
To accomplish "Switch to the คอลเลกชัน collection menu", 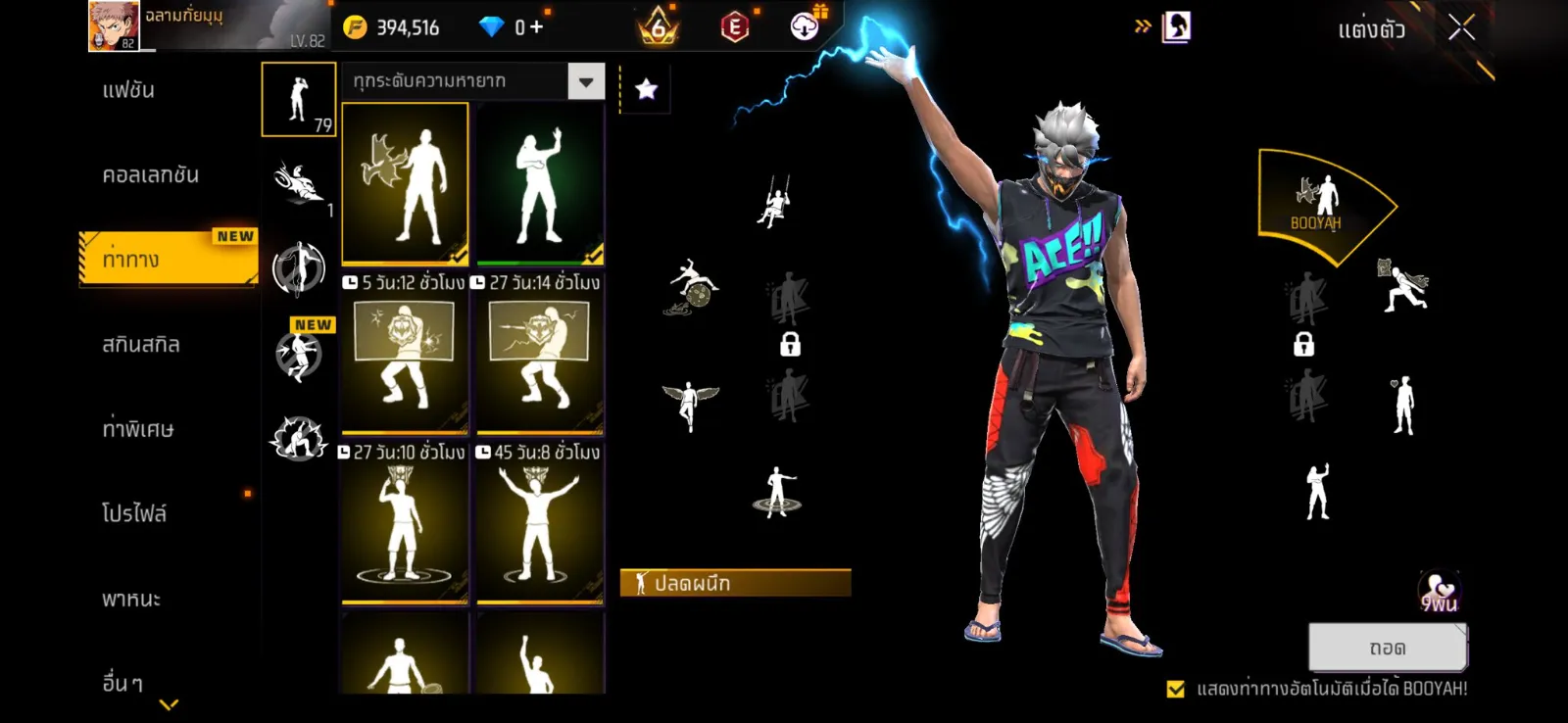I will pos(150,175).
